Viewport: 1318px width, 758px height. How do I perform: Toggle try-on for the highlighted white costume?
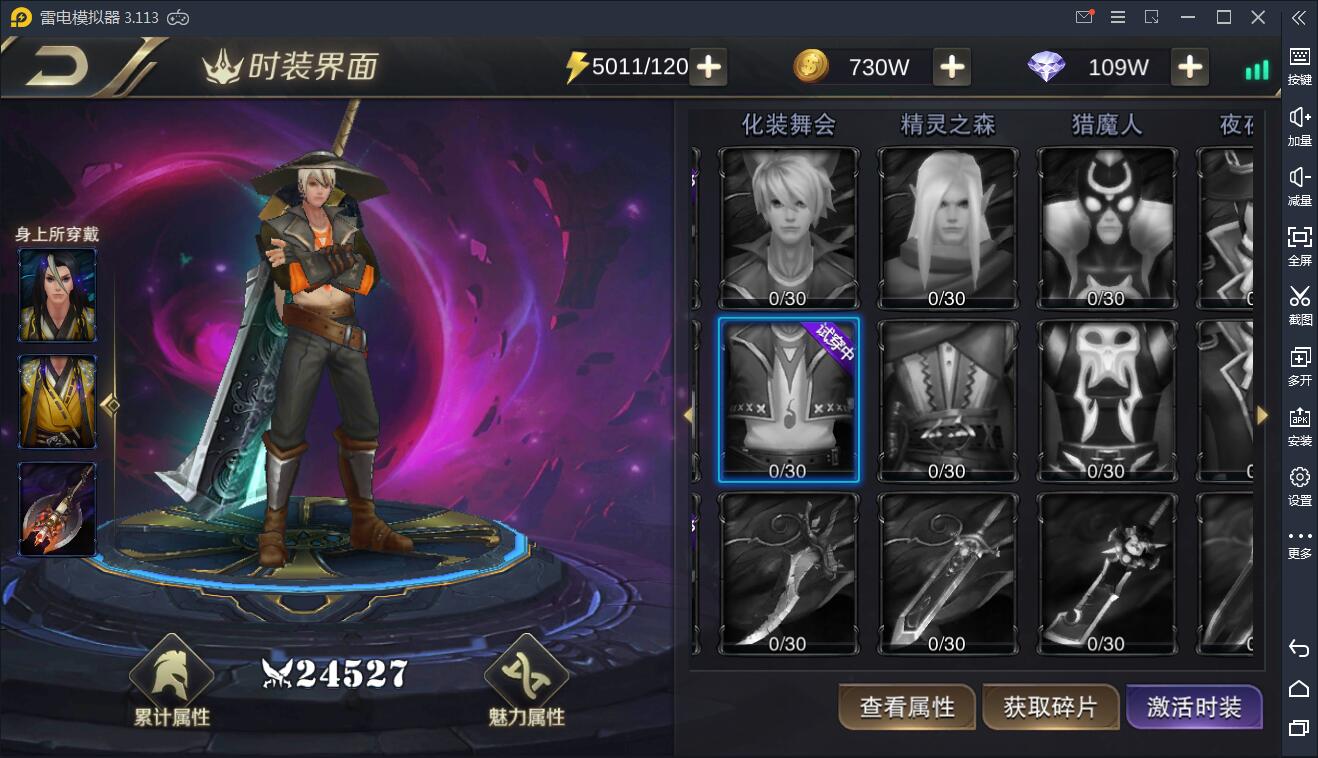(788, 400)
